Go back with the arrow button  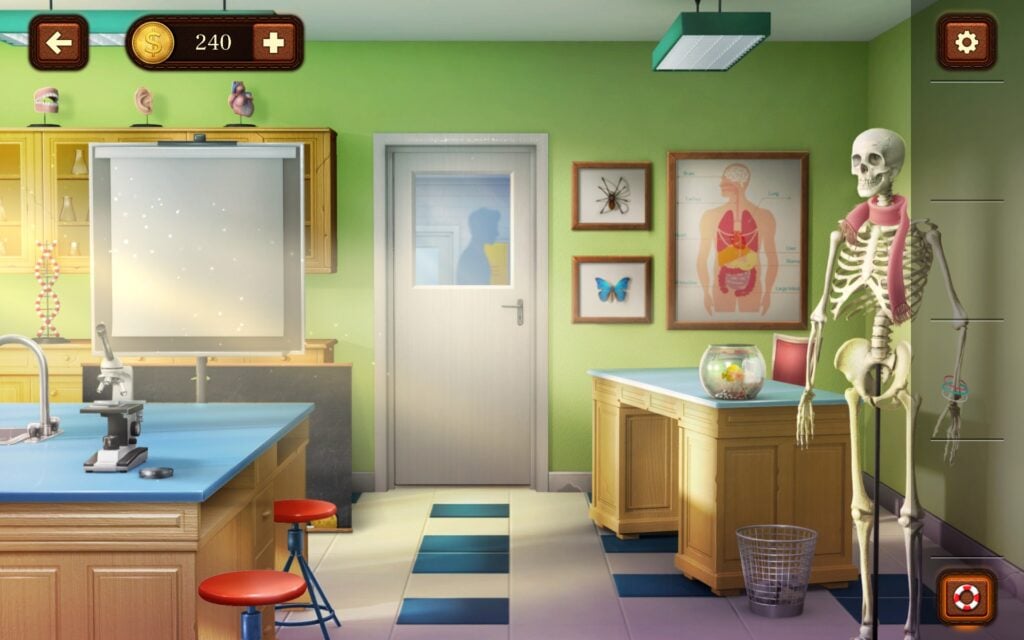click(x=58, y=42)
